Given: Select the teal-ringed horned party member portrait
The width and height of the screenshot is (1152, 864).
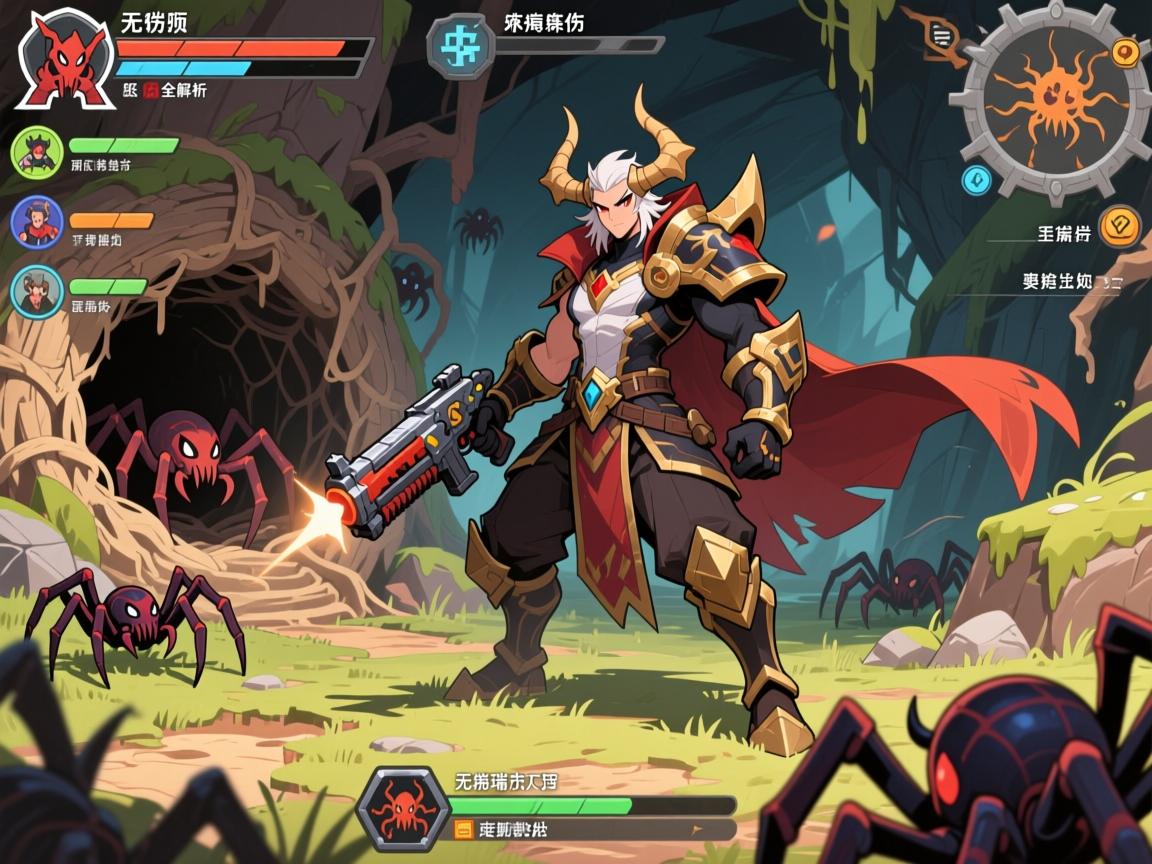Looking at the screenshot, I should tap(37, 291).
